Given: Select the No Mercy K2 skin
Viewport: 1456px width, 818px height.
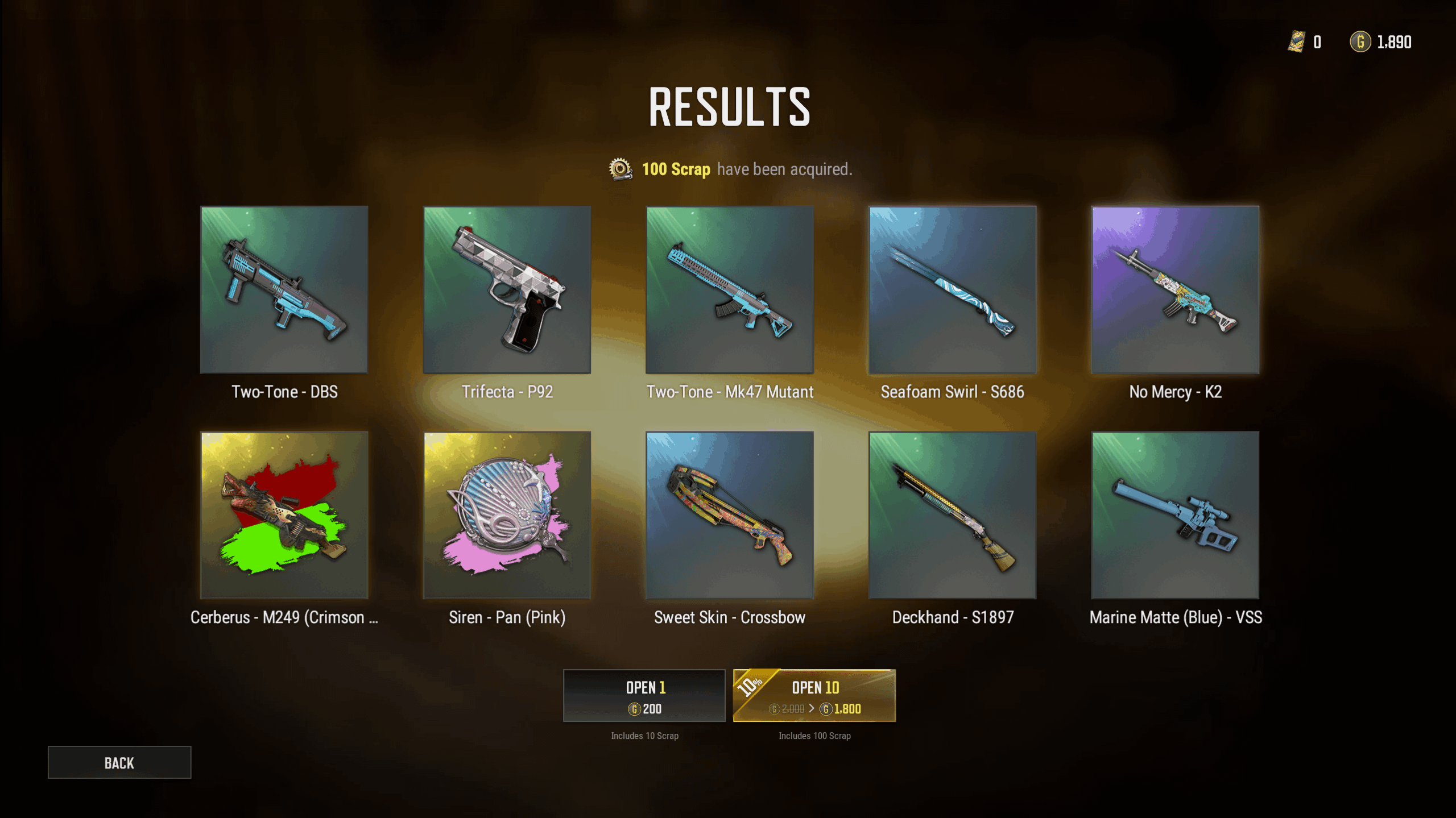Looking at the screenshot, I should pos(1175,290).
